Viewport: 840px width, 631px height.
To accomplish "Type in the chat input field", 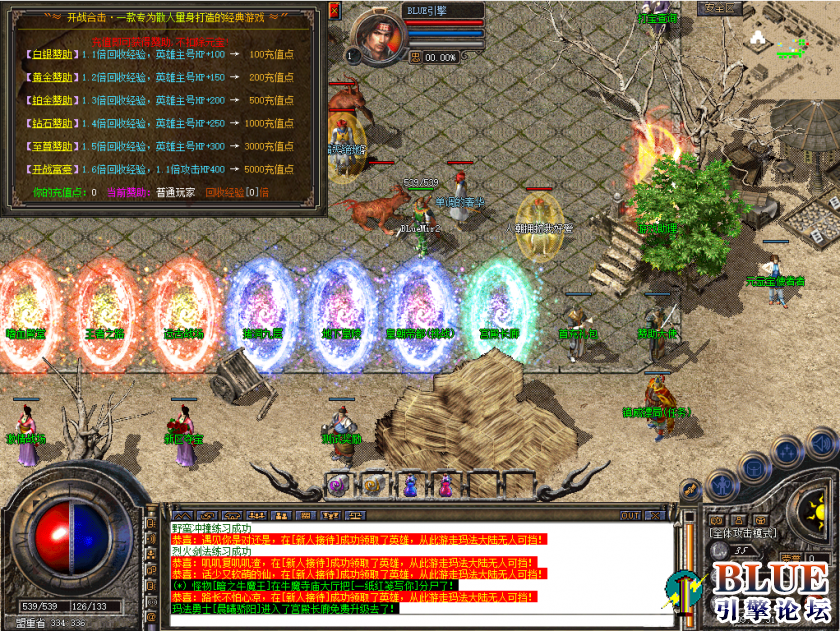I will (x=400, y=622).
